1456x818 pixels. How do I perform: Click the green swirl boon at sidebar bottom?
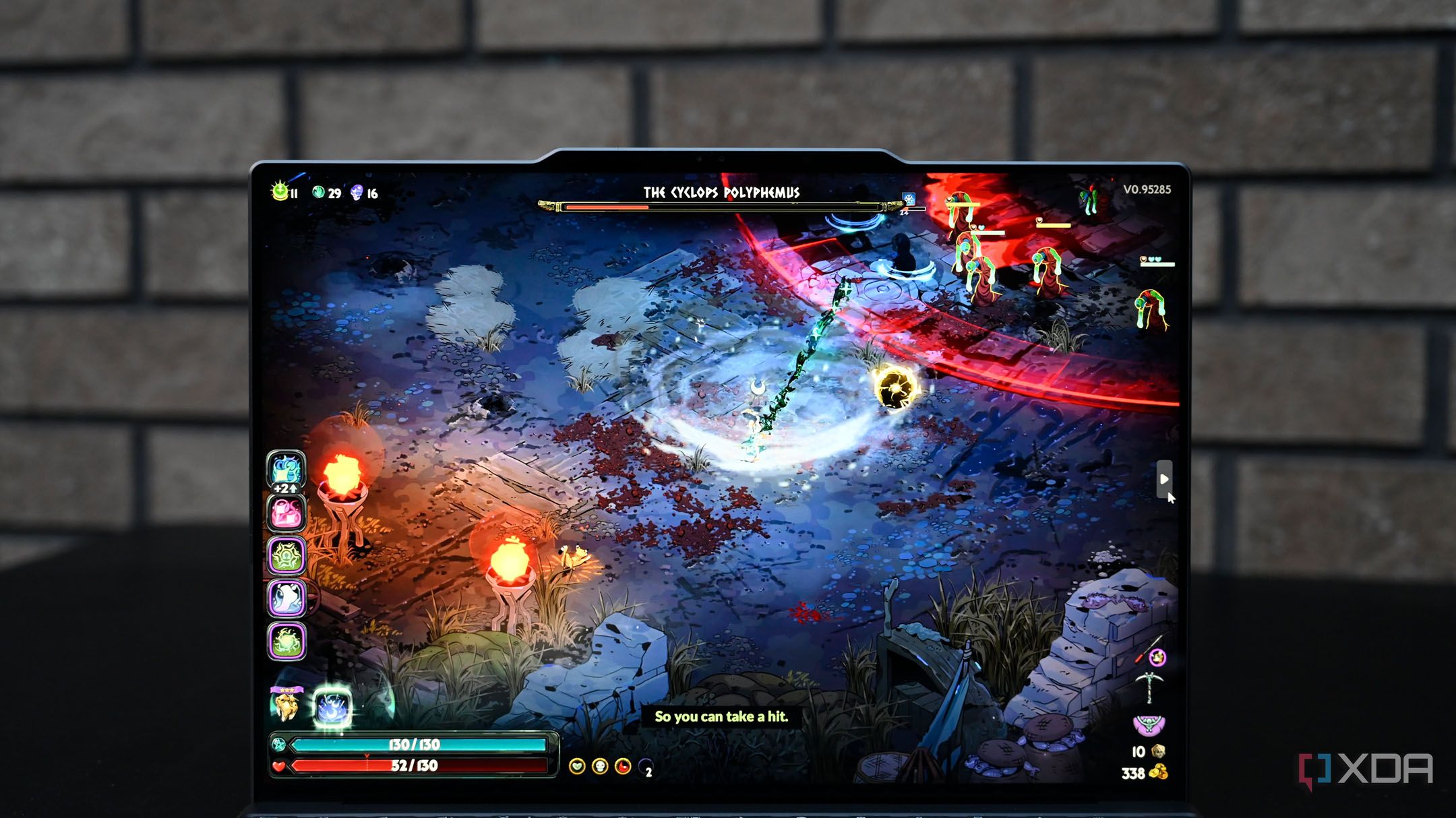tap(286, 641)
